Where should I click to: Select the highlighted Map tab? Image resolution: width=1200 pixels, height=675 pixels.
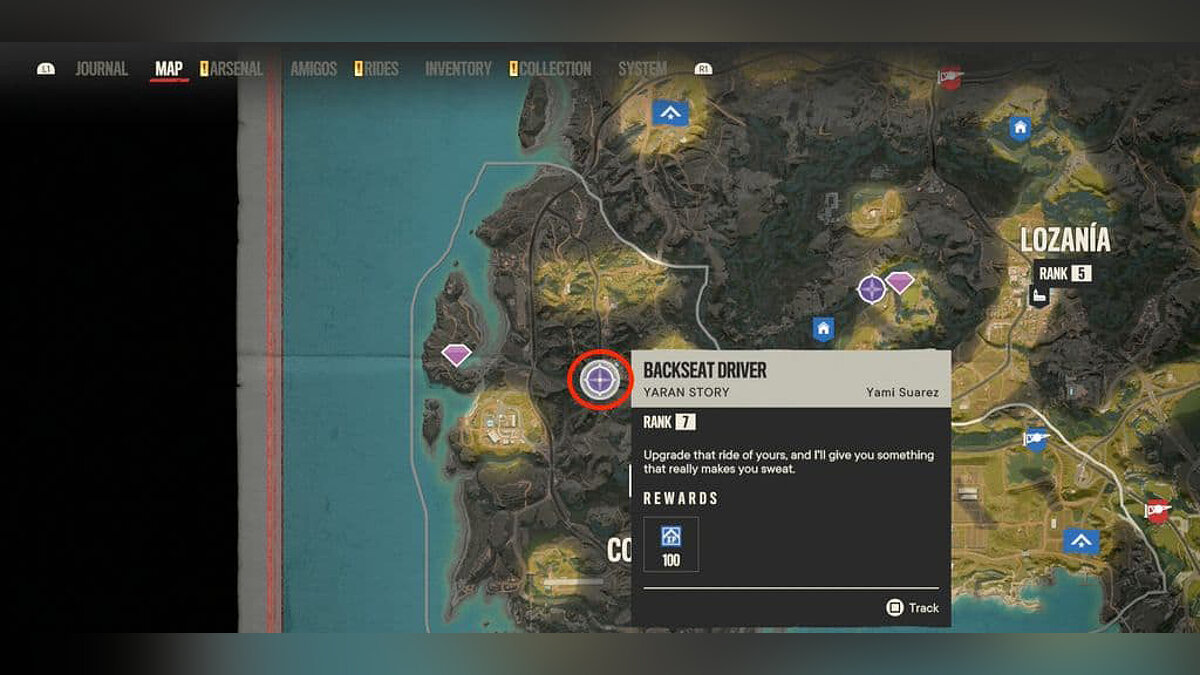coord(169,69)
